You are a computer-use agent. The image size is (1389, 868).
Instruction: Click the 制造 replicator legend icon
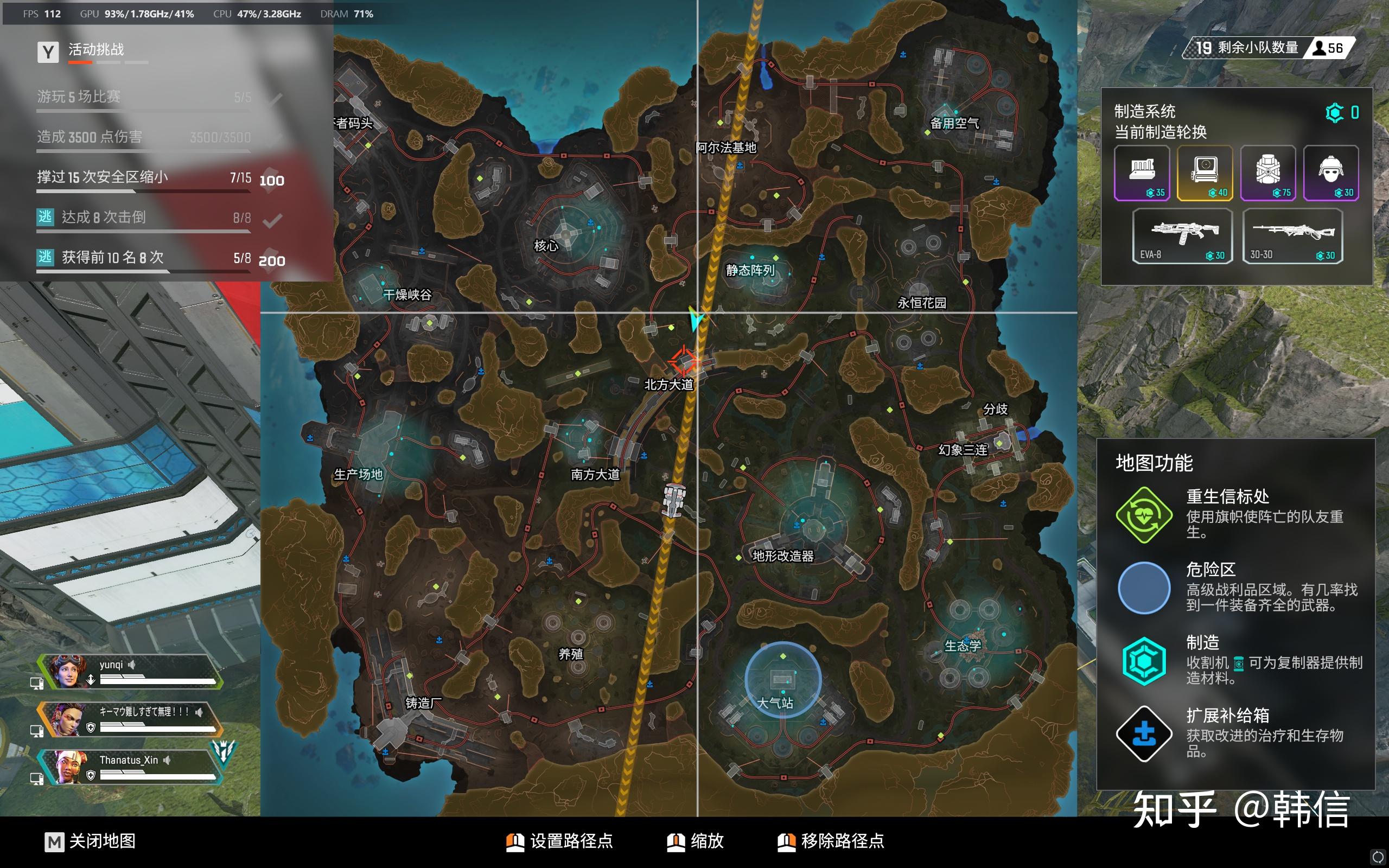point(1144,661)
